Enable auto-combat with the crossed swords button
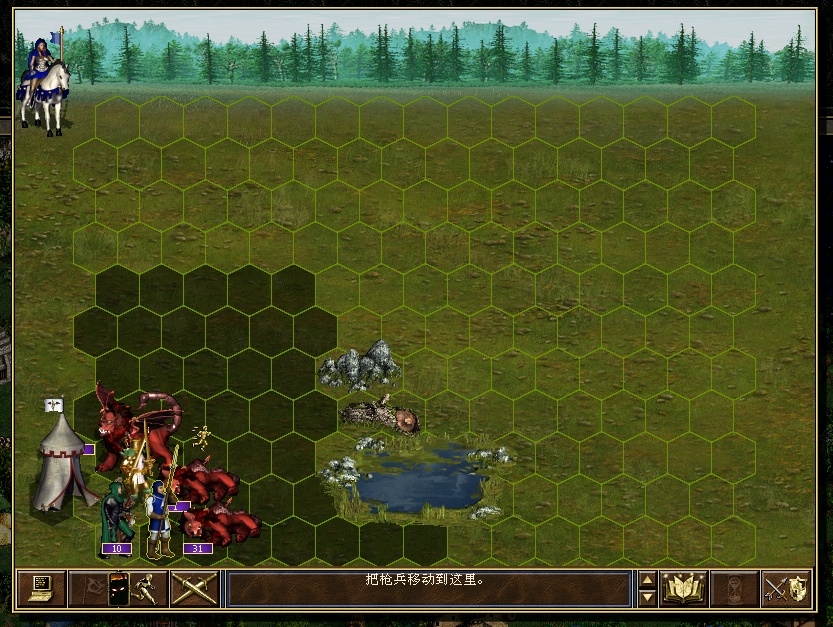Viewport: 833px width, 627px height. coord(194,589)
